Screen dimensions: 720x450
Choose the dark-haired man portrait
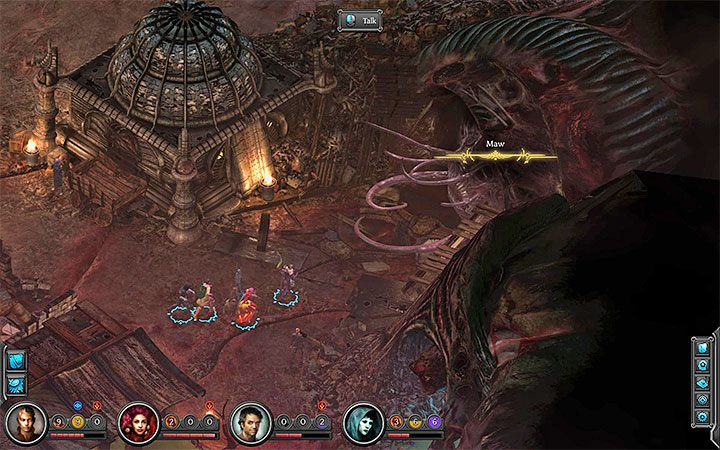tap(250, 423)
